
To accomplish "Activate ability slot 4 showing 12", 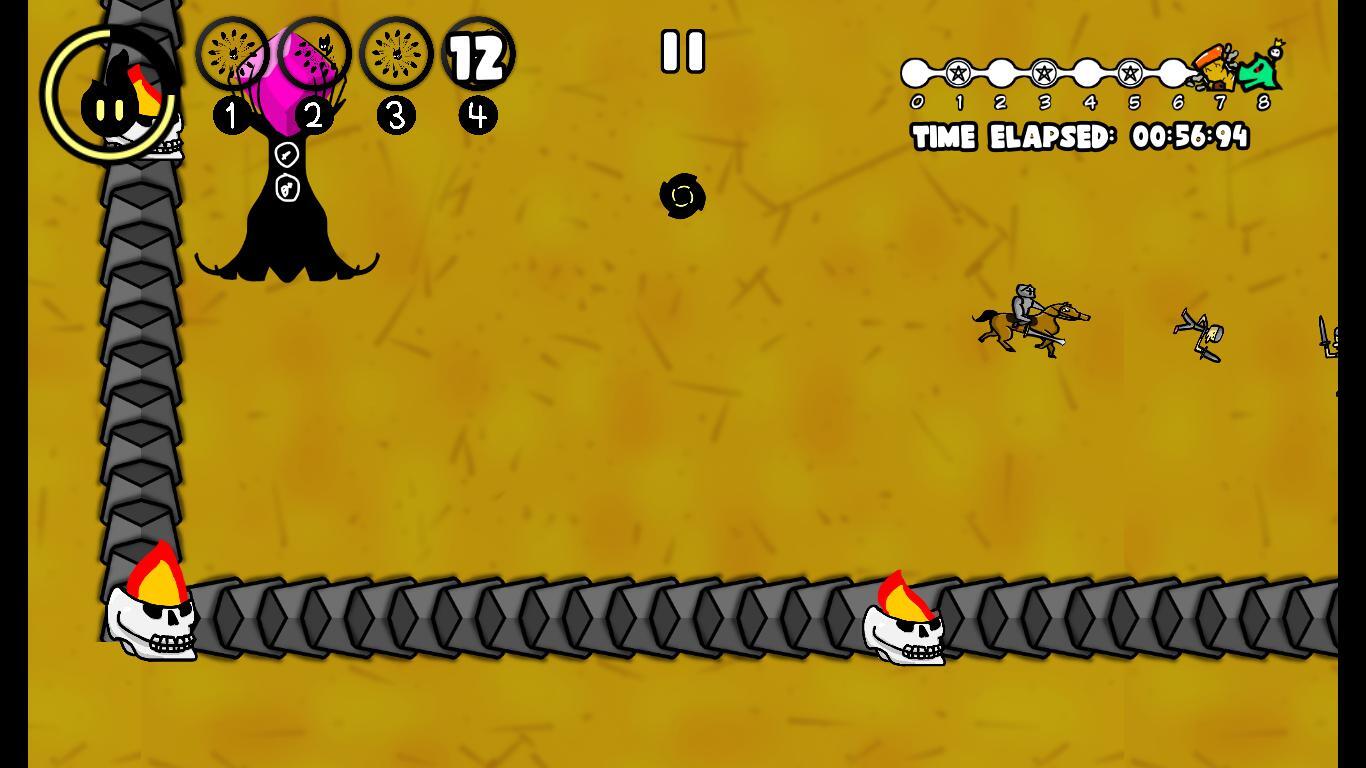I will point(478,54).
